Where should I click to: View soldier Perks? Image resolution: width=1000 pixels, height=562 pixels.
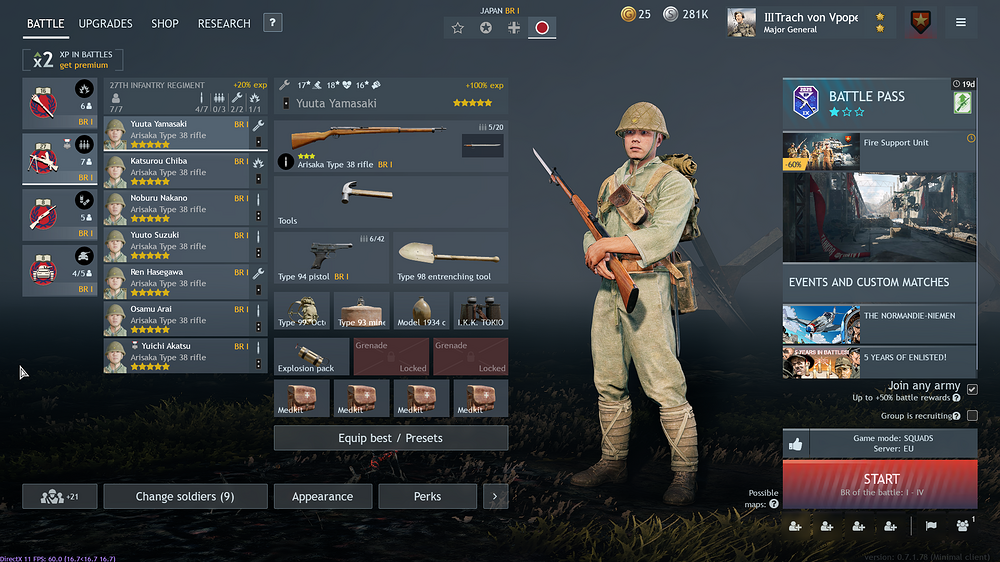point(427,496)
